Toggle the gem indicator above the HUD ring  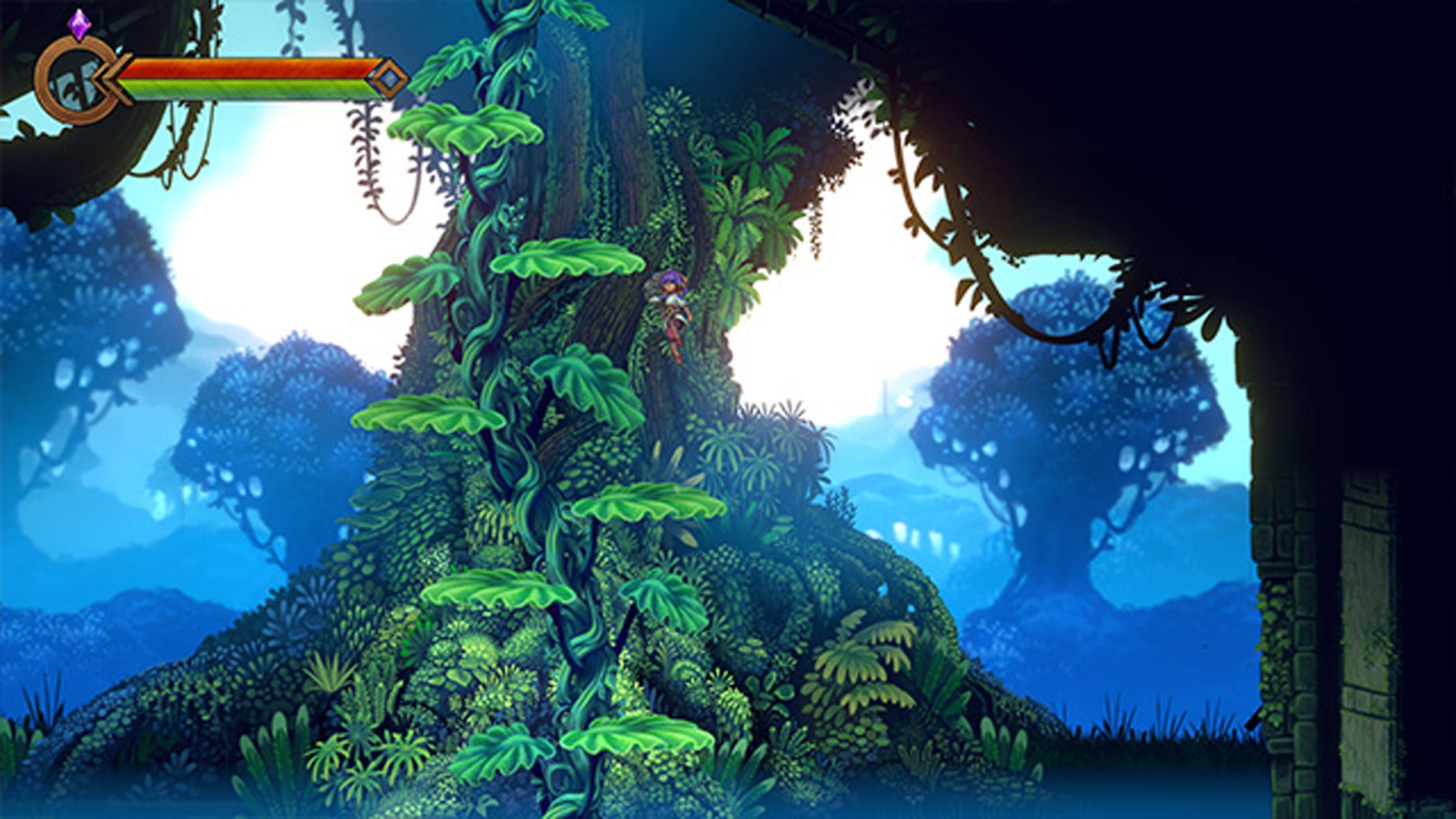point(78,23)
